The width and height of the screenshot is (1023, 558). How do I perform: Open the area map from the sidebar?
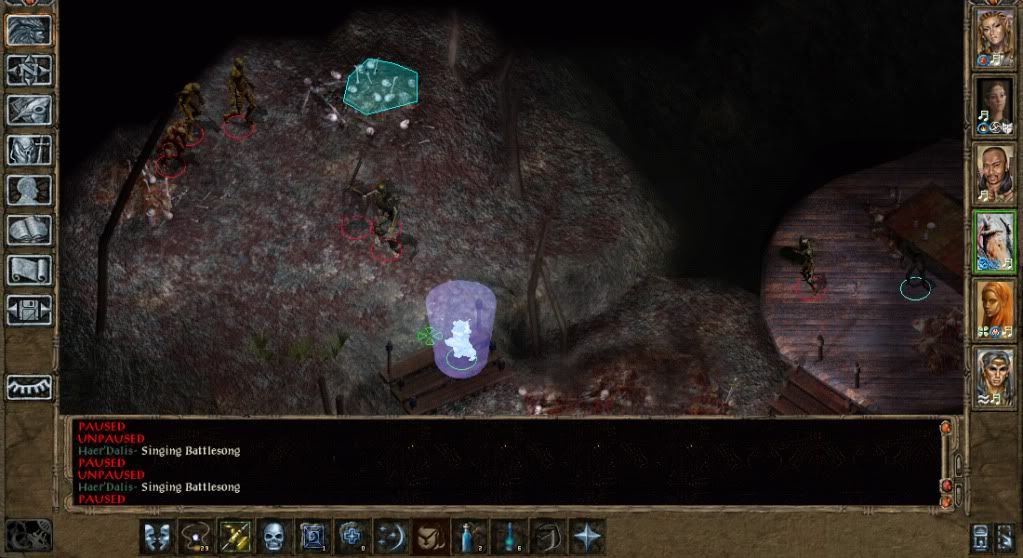[x=29, y=69]
